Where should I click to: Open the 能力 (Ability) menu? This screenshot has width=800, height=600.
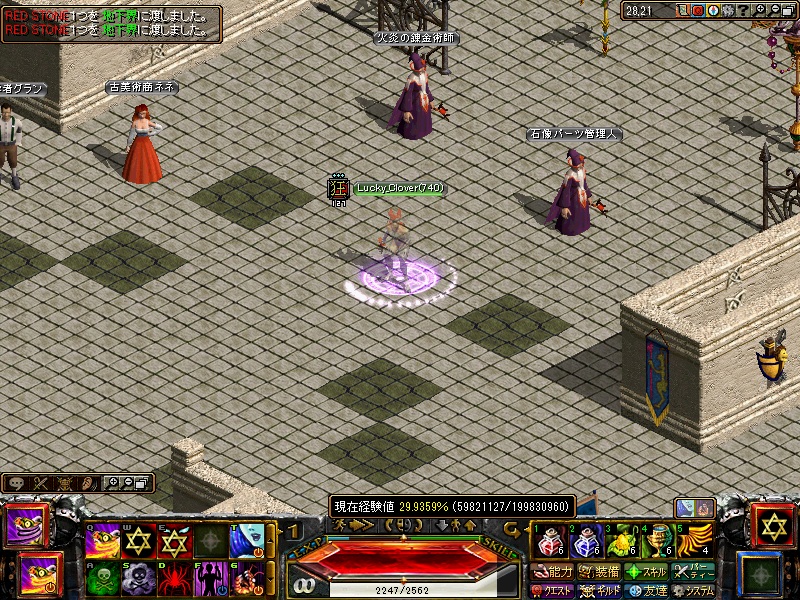[552, 572]
